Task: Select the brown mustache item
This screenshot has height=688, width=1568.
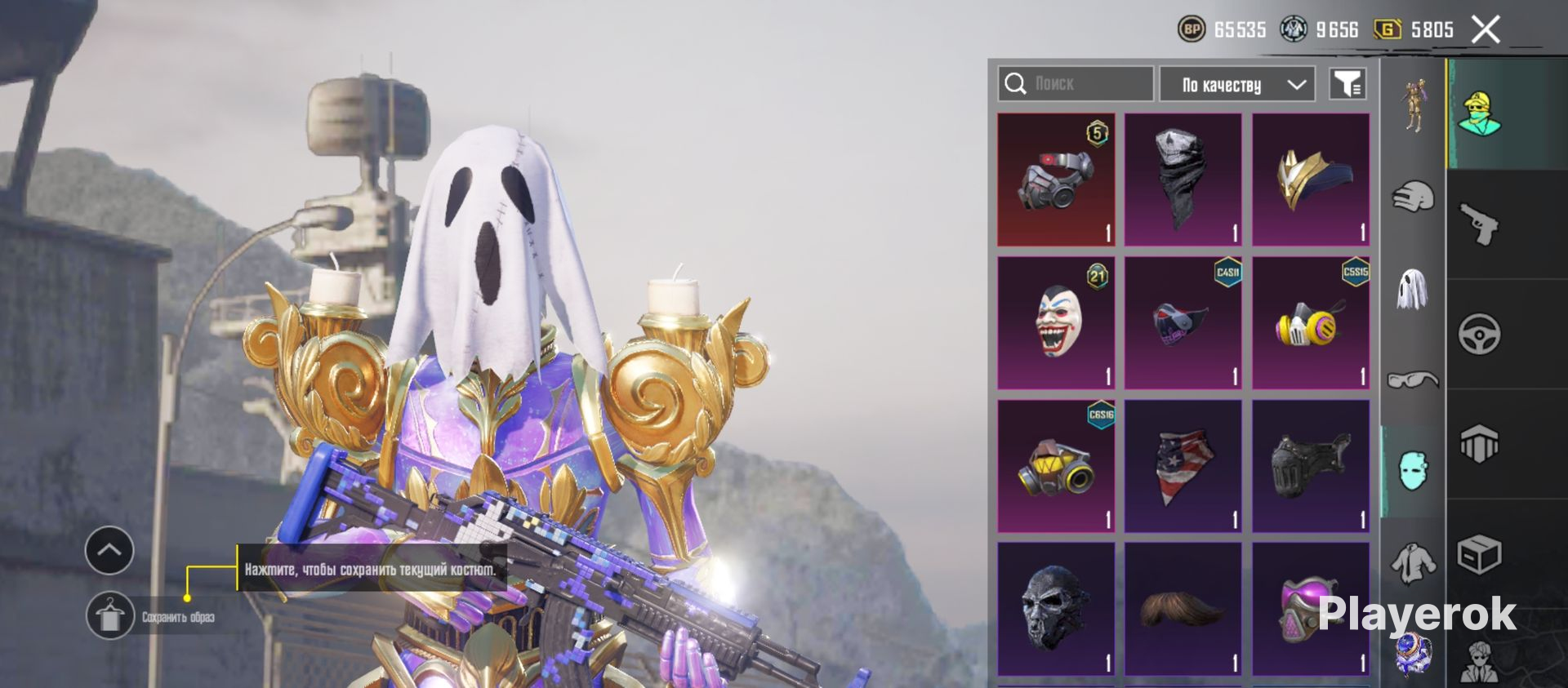Action: 1183,609
